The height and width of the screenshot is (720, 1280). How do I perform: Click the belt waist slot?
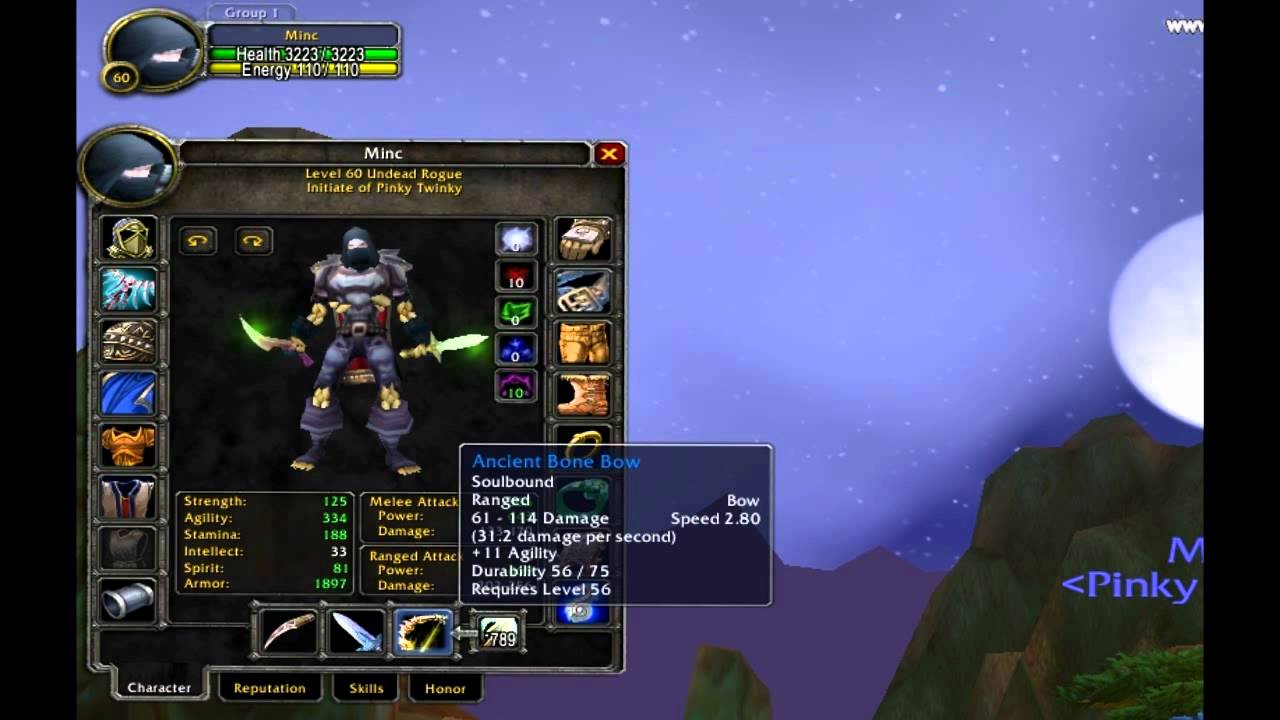coord(584,290)
